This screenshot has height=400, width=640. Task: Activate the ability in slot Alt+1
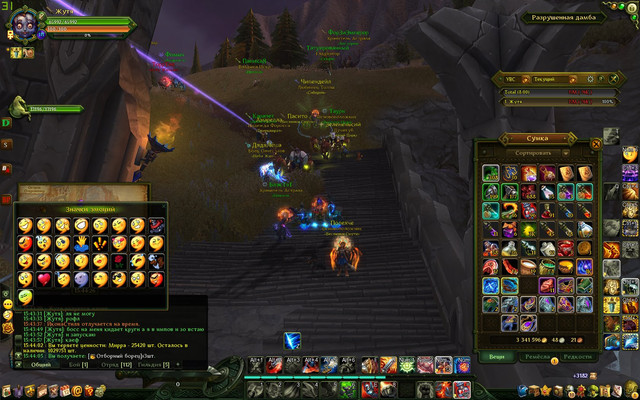pos(257,365)
